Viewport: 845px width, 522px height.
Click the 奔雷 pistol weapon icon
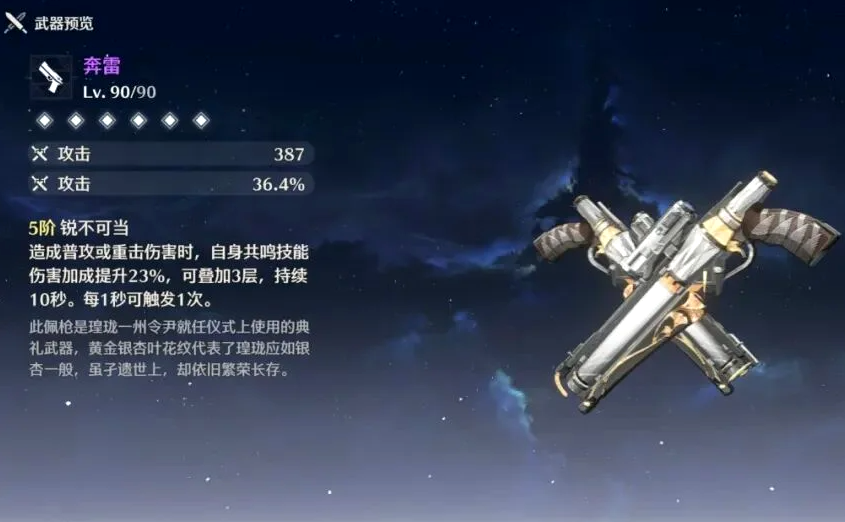pos(50,77)
